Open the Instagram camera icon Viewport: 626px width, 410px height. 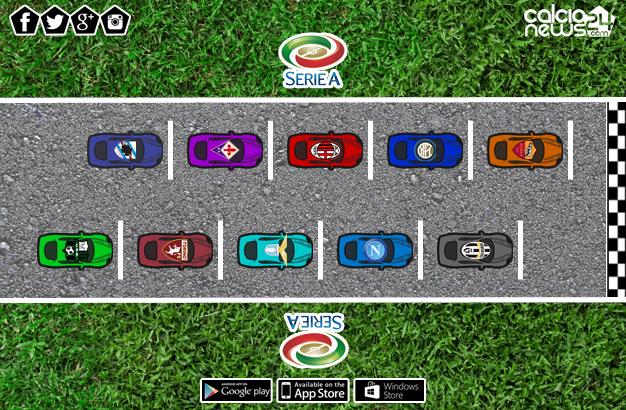click(x=116, y=20)
